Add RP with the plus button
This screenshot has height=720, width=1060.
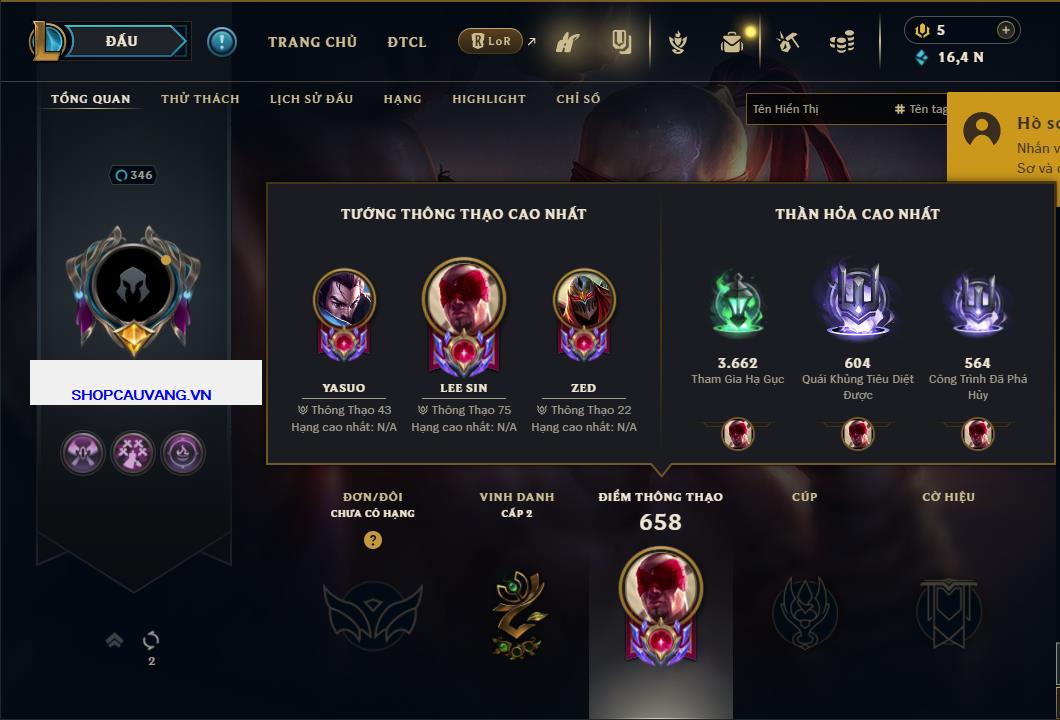1005,30
